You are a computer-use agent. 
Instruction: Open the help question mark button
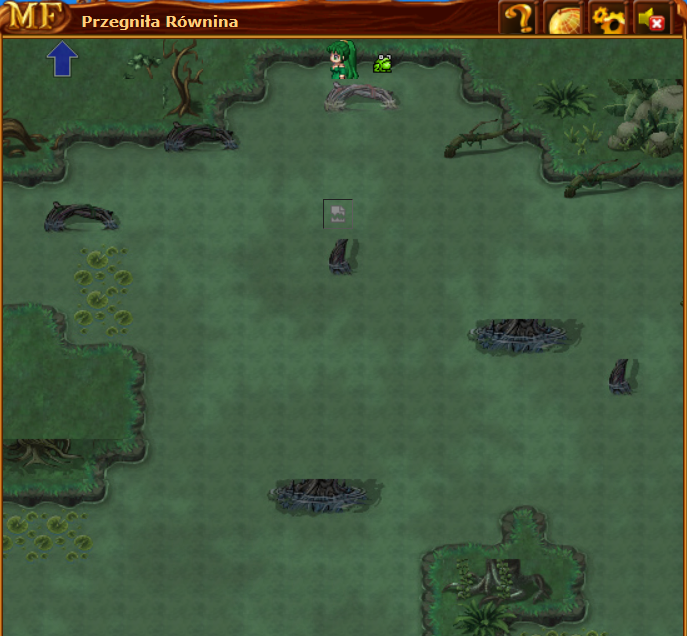(517, 18)
